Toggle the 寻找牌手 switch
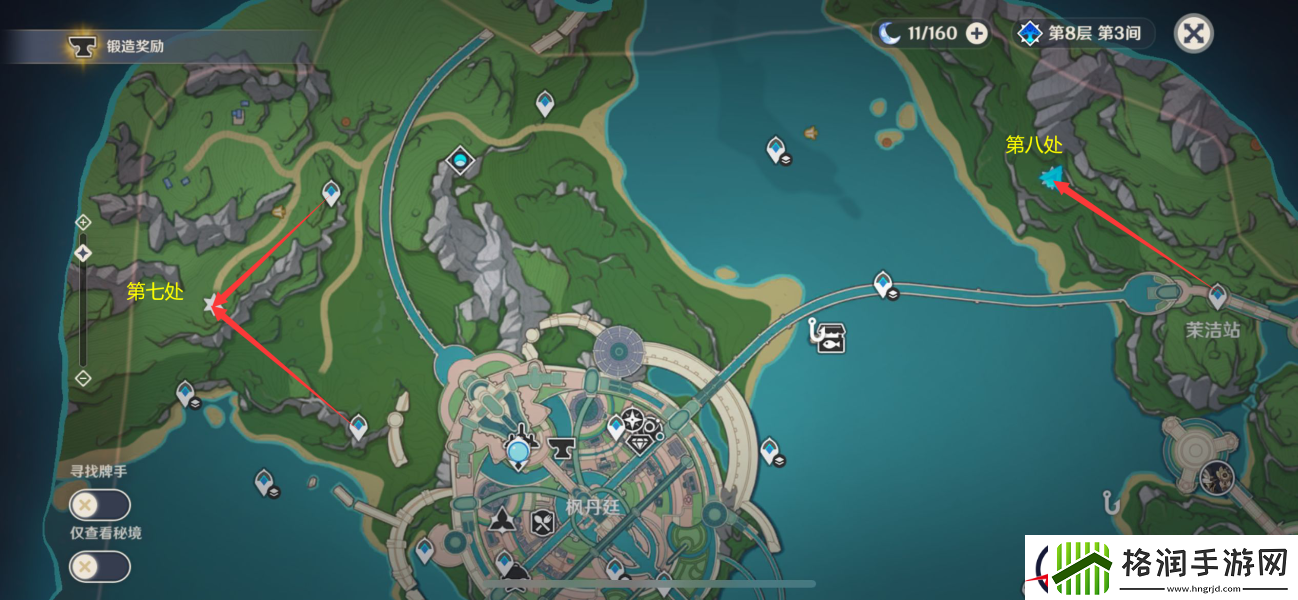Viewport: 1298px width, 600px height. coord(99,505)
